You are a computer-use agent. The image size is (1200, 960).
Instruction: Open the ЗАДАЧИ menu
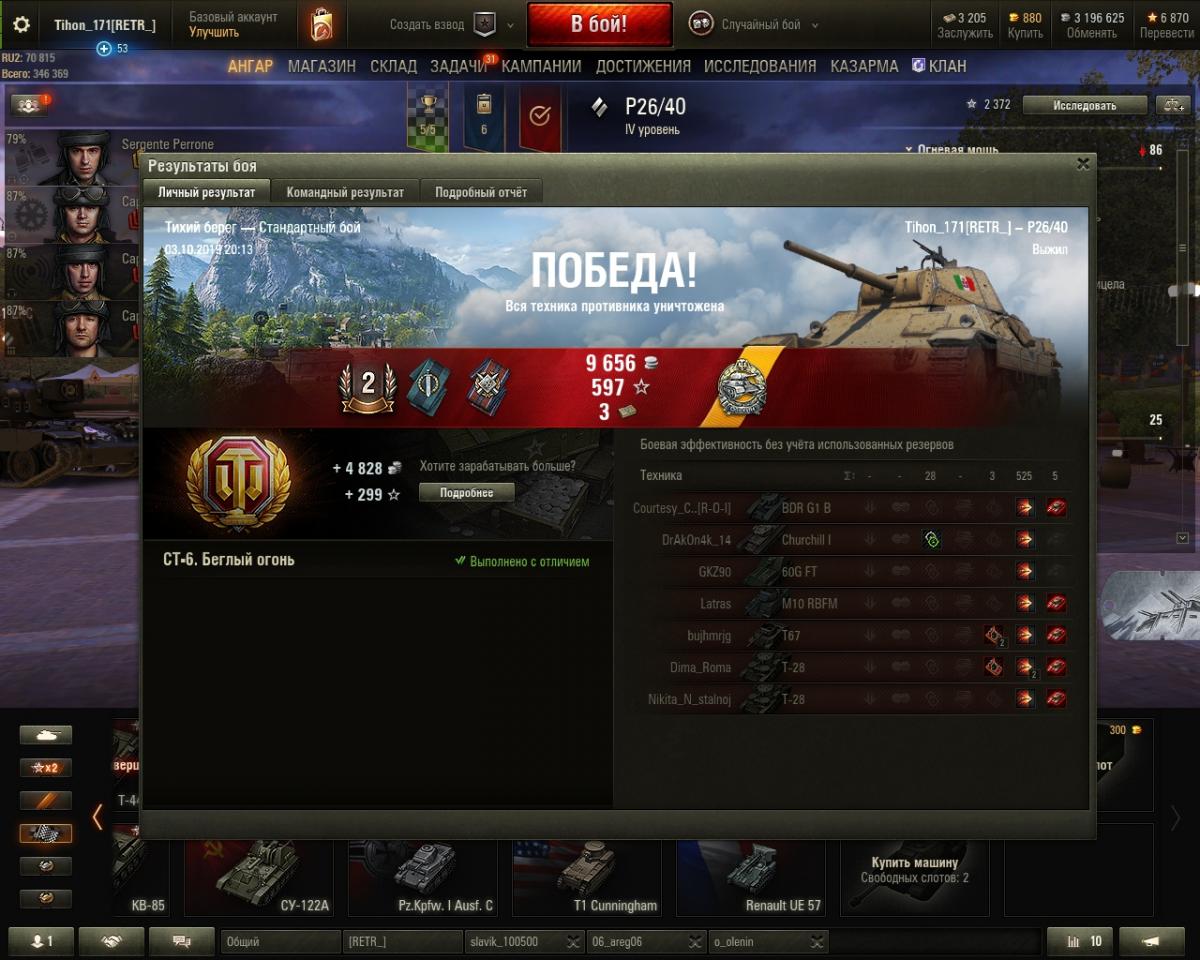pyautogui.click(x=459, y=66)
